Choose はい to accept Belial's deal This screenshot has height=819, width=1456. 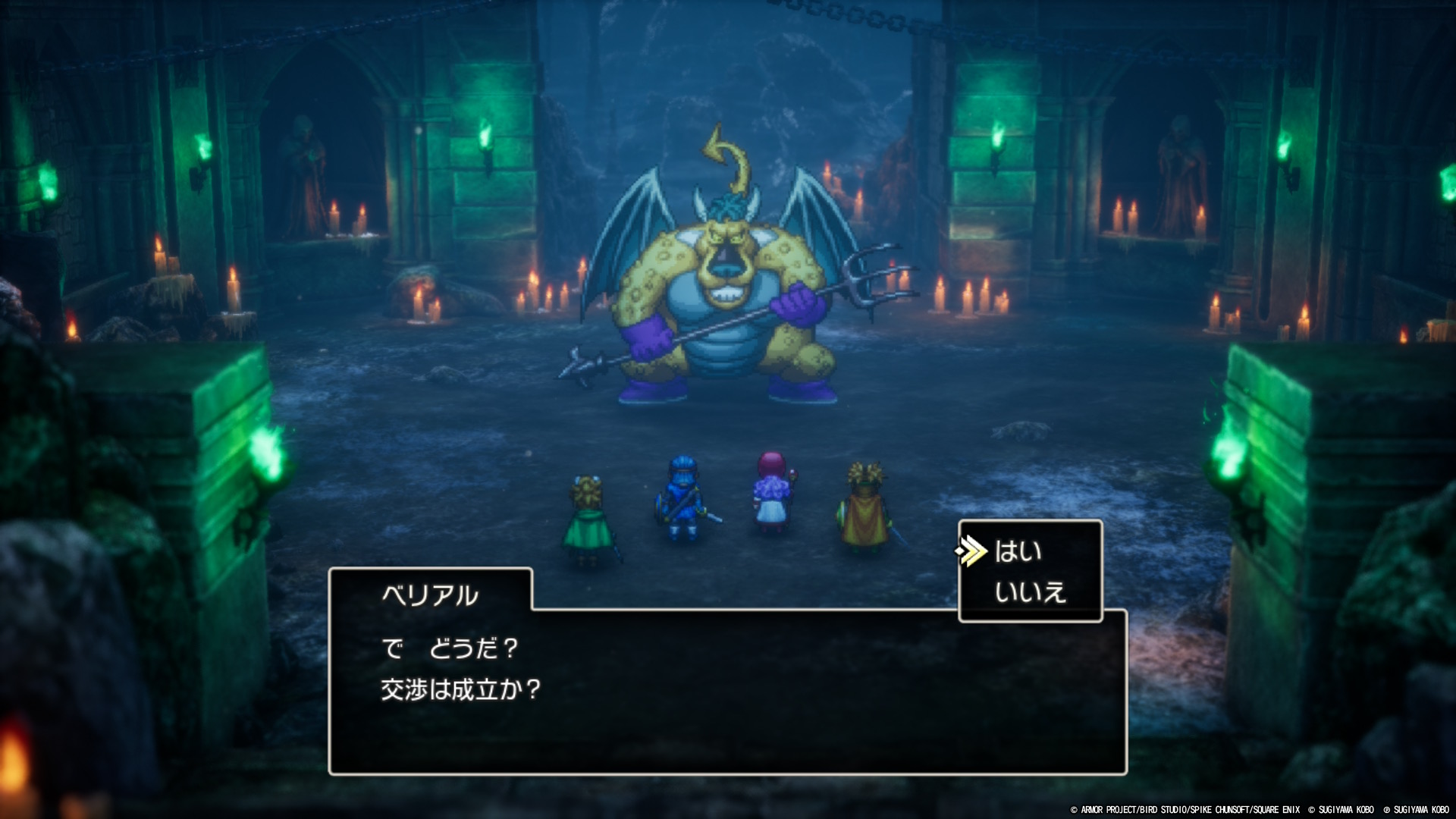click(x=1018, y=551)
